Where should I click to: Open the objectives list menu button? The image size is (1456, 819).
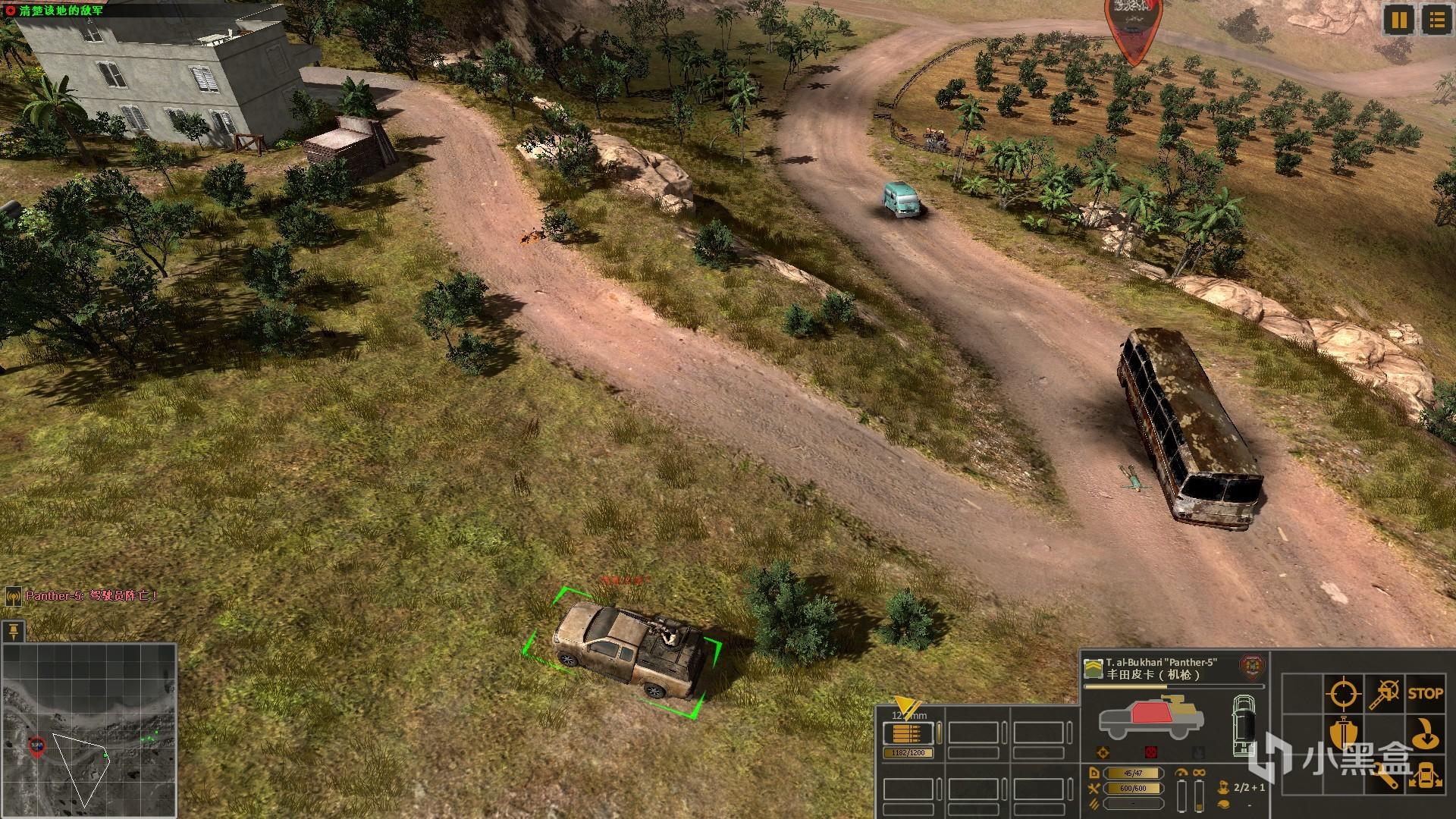1436,20
